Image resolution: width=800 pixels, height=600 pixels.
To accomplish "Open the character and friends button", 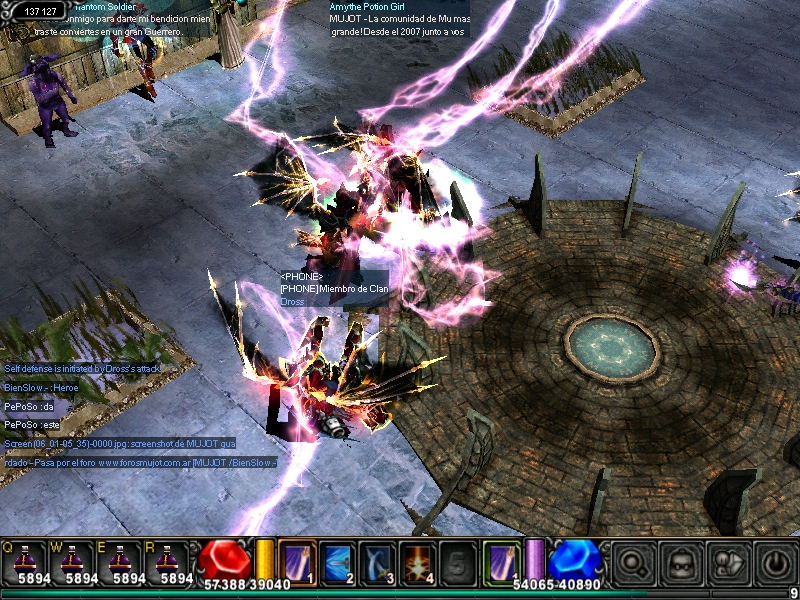I will pyautogui.click(x=726, y=561).
